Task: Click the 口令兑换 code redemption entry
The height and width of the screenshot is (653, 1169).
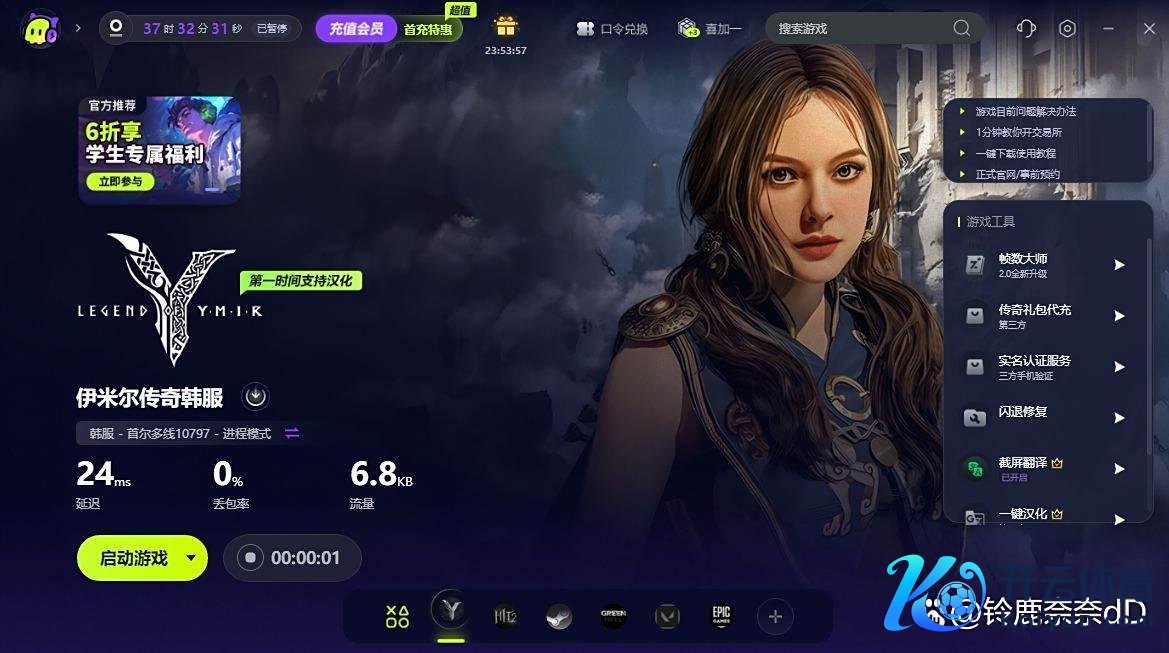Action: (612, 29)
